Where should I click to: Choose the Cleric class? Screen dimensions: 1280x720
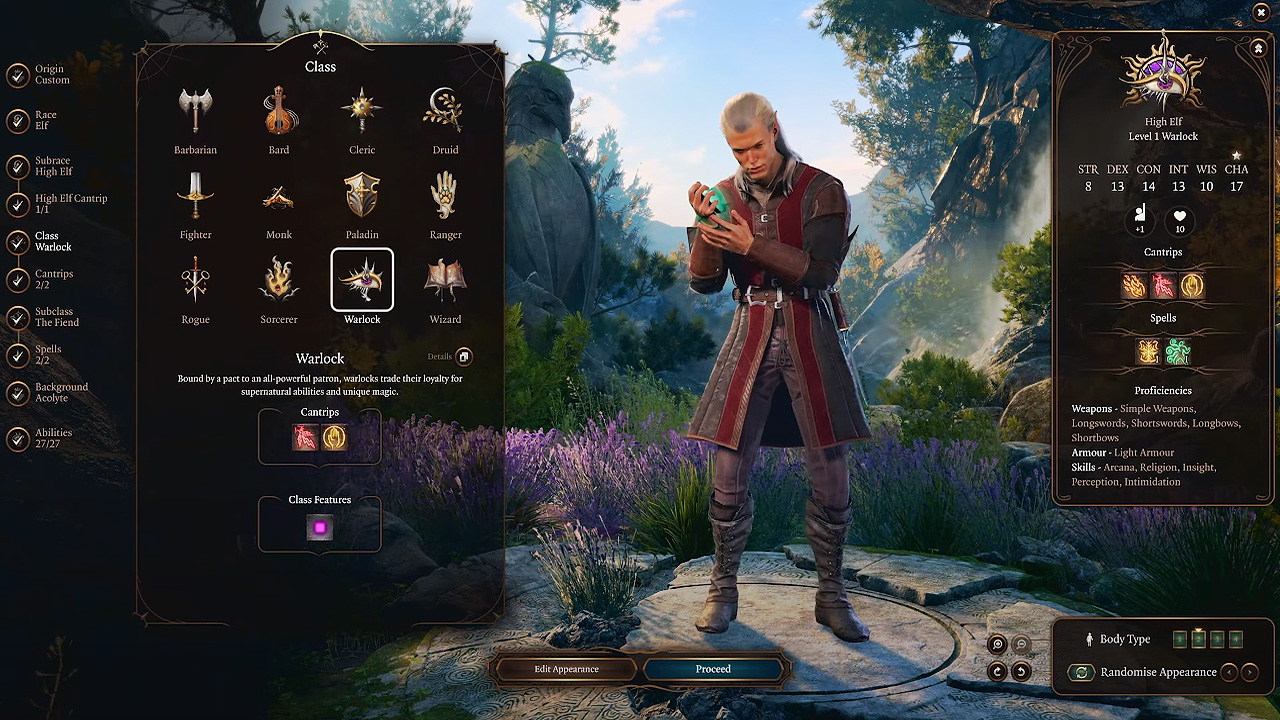click(362, 110)
